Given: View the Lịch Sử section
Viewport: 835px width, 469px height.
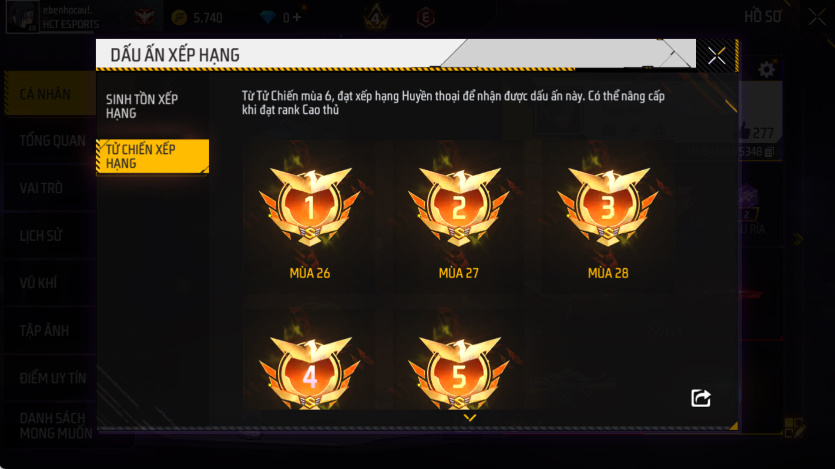Looking at the screenshot, I should pyautogui.click(x=39, y=236).
